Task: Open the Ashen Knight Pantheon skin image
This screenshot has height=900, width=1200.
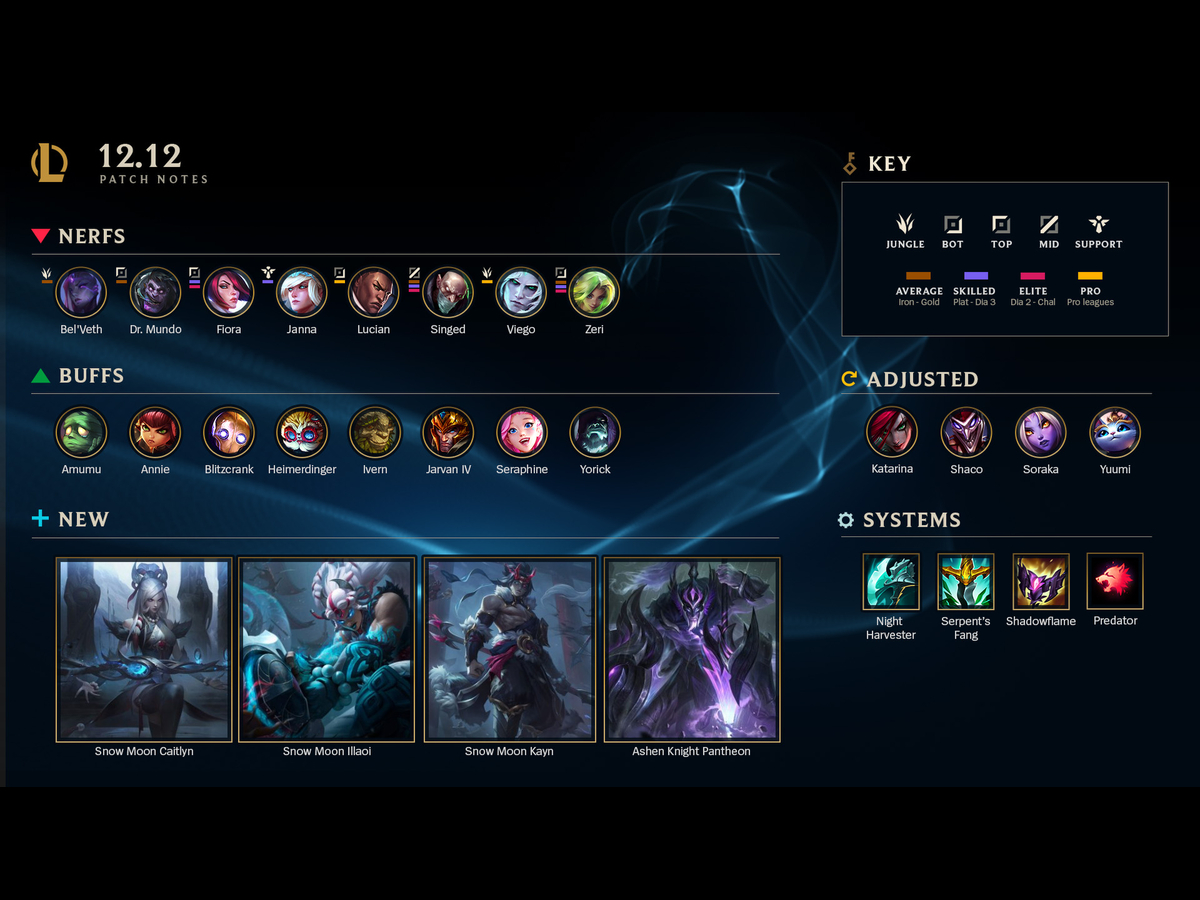Action: coord(692,649)
